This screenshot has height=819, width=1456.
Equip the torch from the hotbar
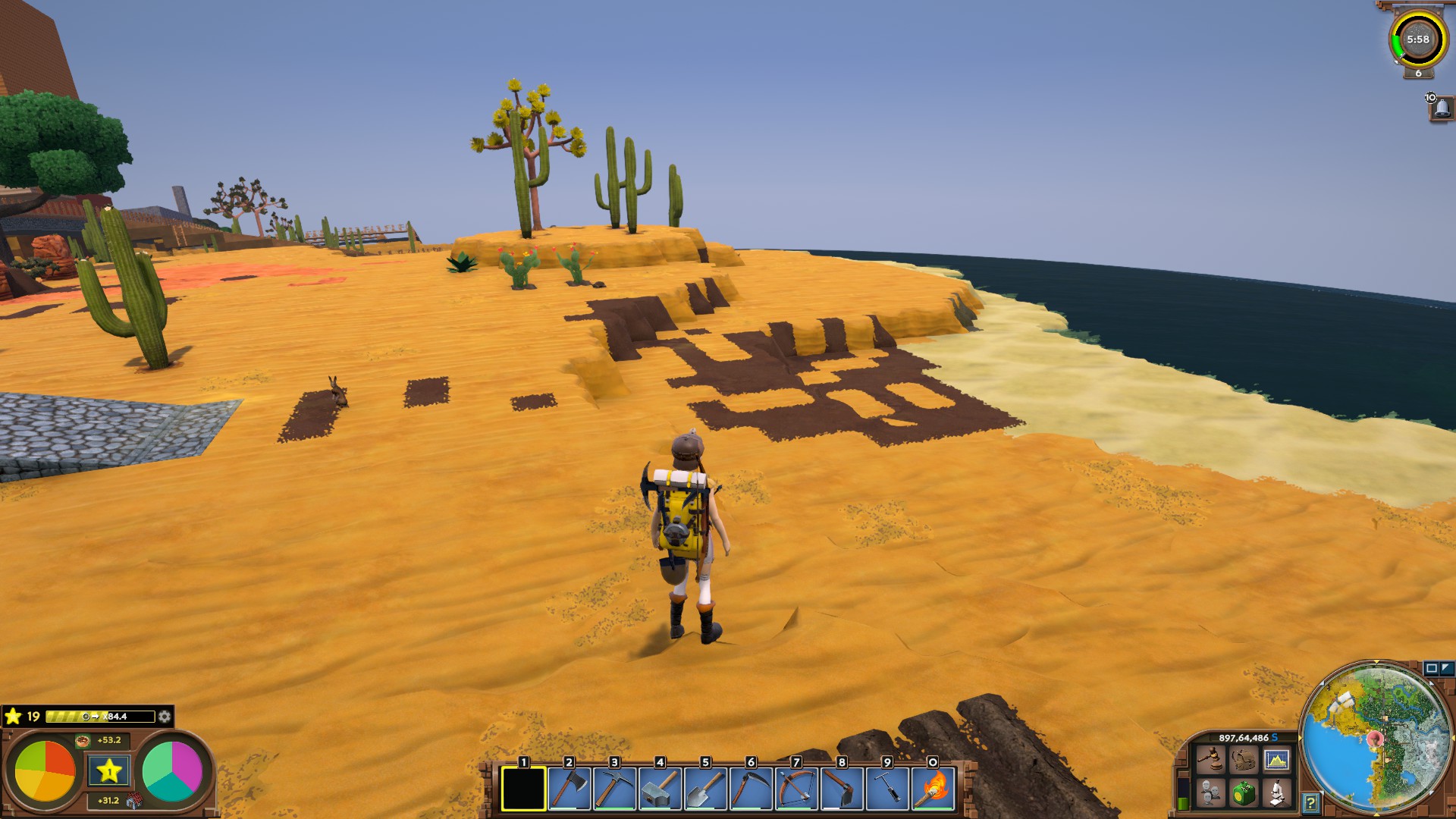[934, 789]
